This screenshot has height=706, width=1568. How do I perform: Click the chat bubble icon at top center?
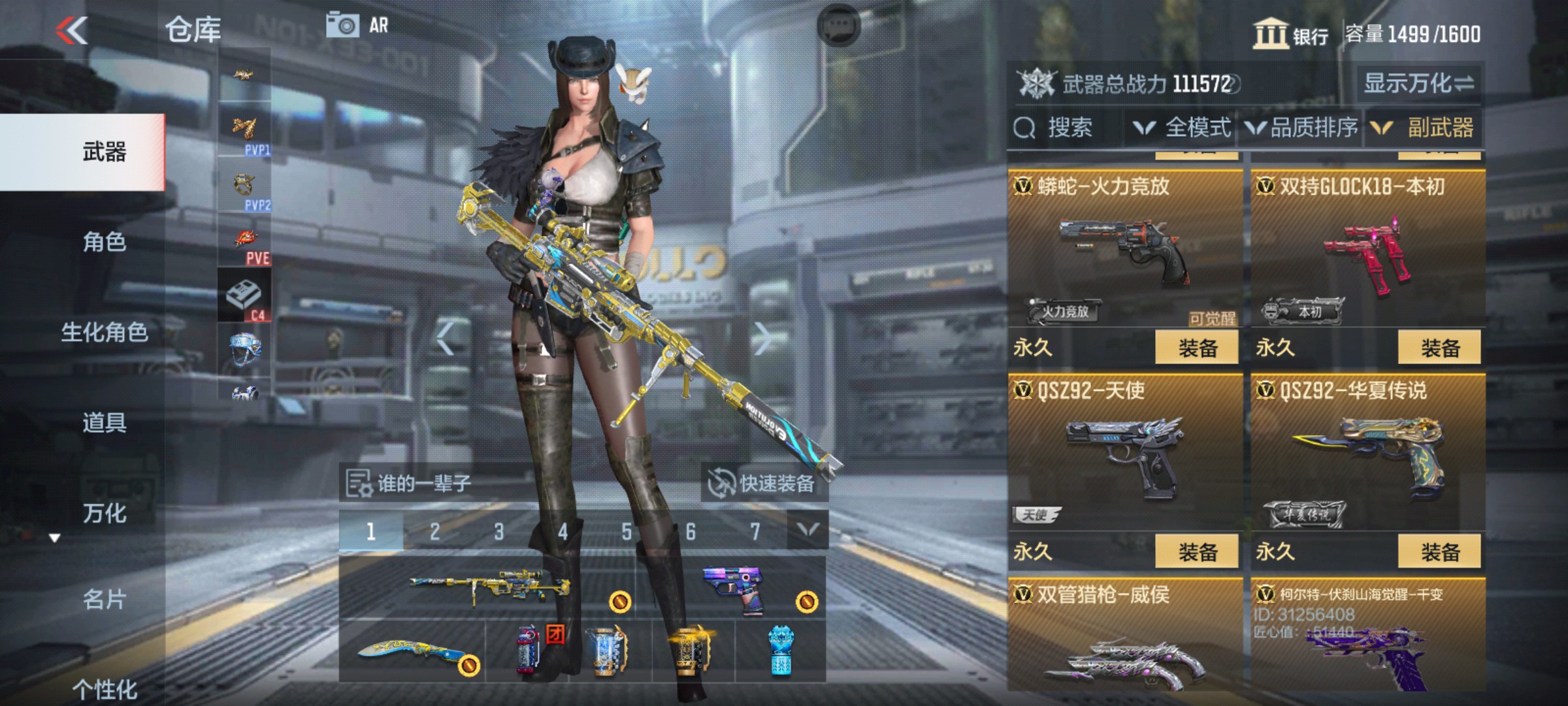tap(839, 26)
